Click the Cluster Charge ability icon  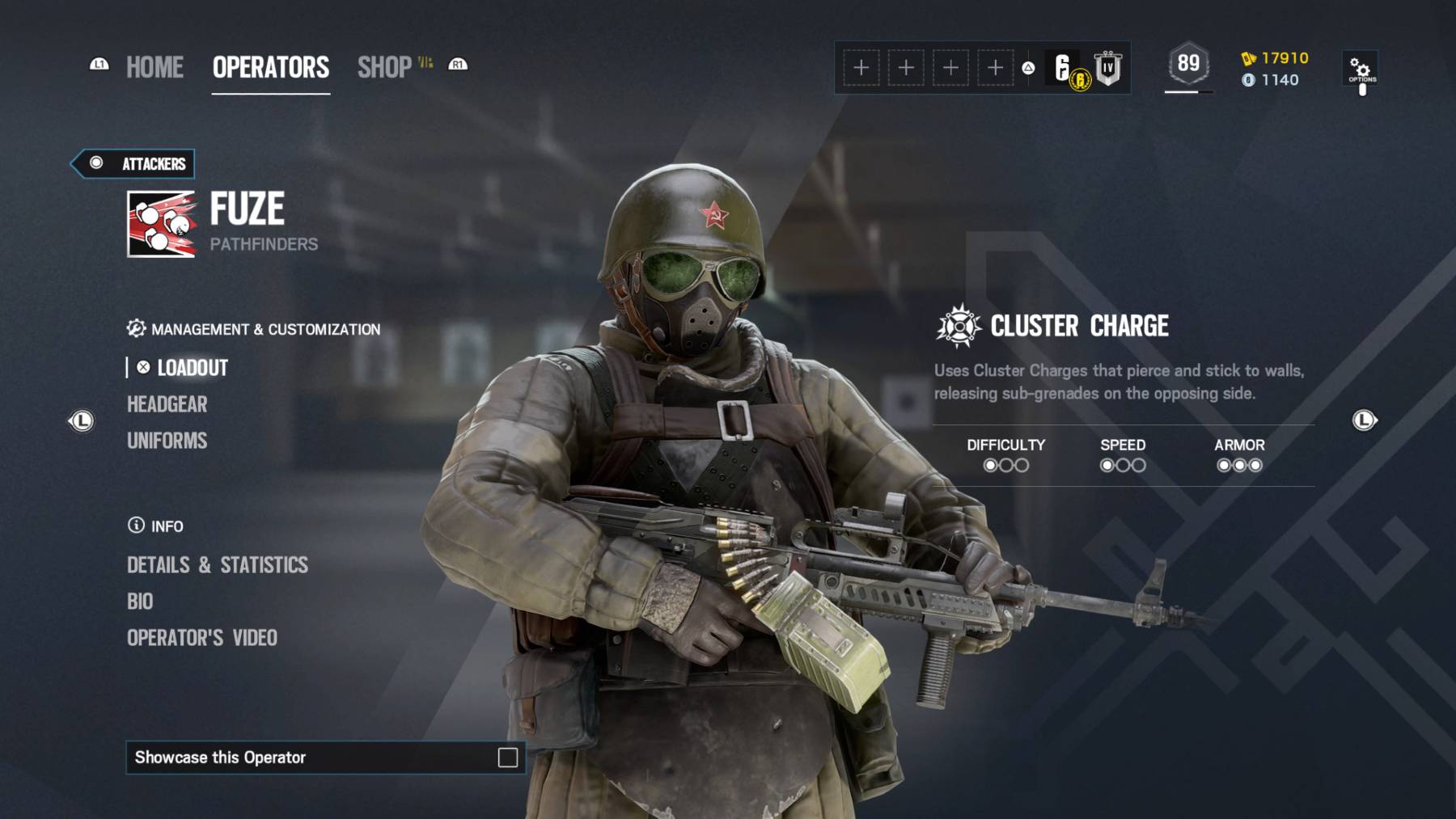pyautogui.click(x=959, y=326)
